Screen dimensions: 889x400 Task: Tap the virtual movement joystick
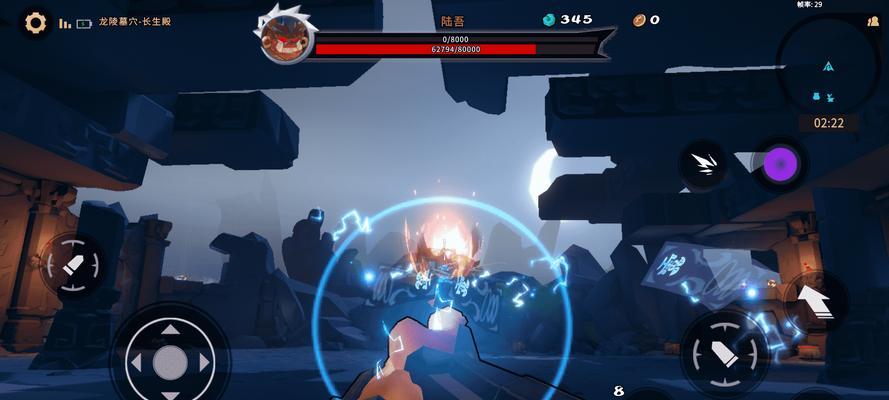coord(170,360)
